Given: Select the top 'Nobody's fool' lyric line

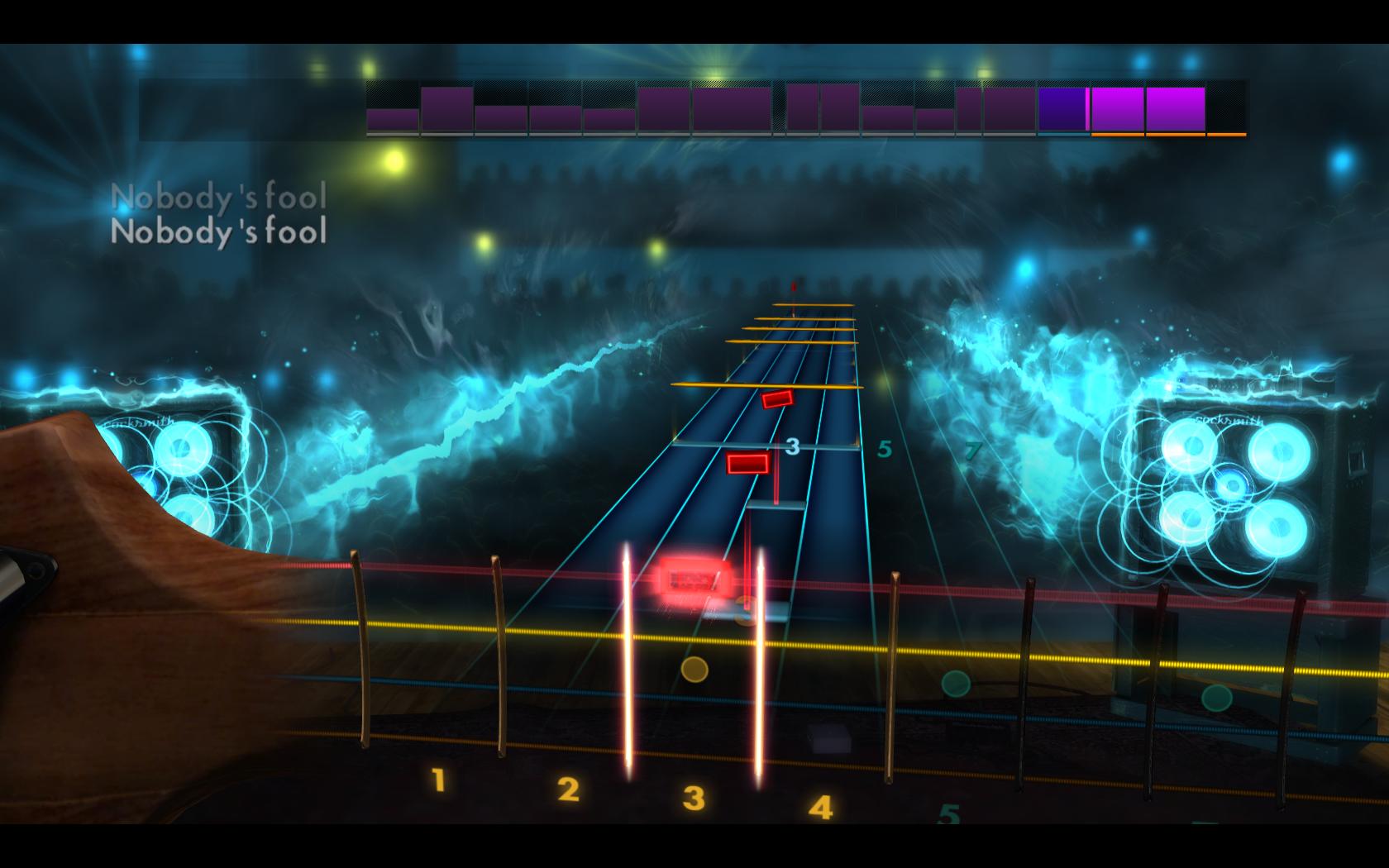Looking at the screenshot, I should (x=222, y=196).
